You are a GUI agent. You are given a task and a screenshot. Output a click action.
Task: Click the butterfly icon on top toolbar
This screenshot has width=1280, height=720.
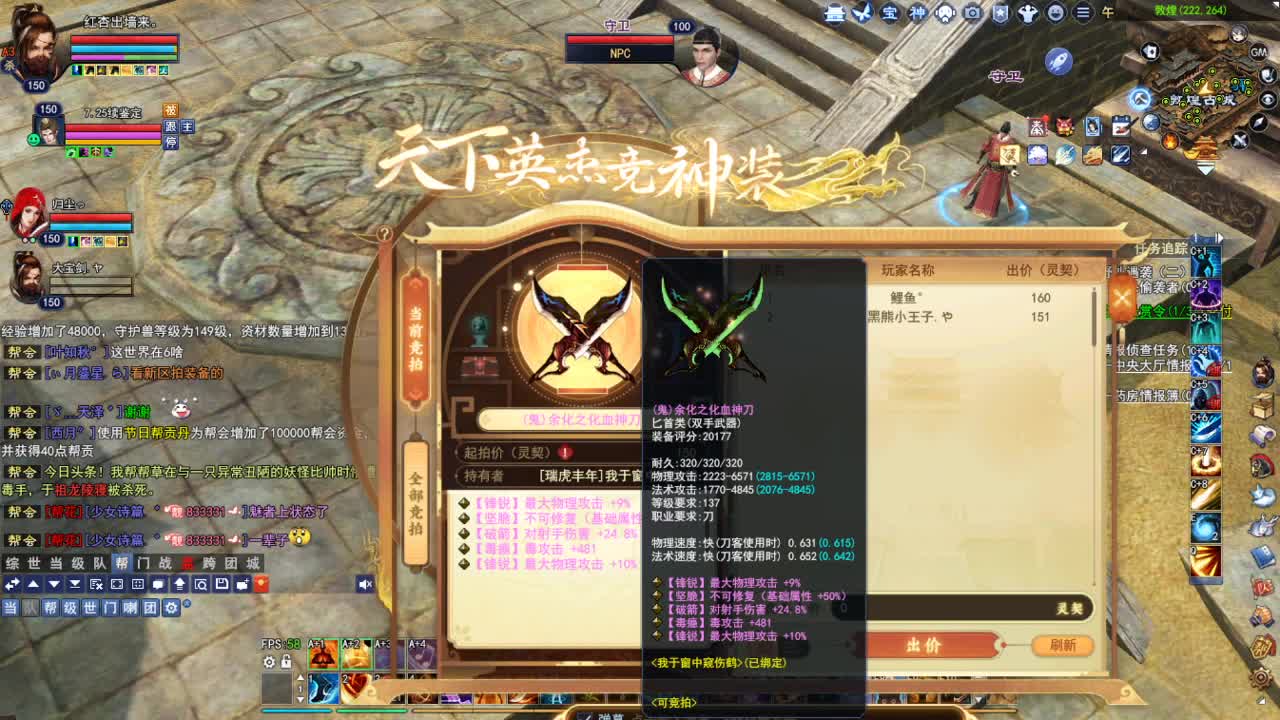pyautogui.click(x=863, y=13)
